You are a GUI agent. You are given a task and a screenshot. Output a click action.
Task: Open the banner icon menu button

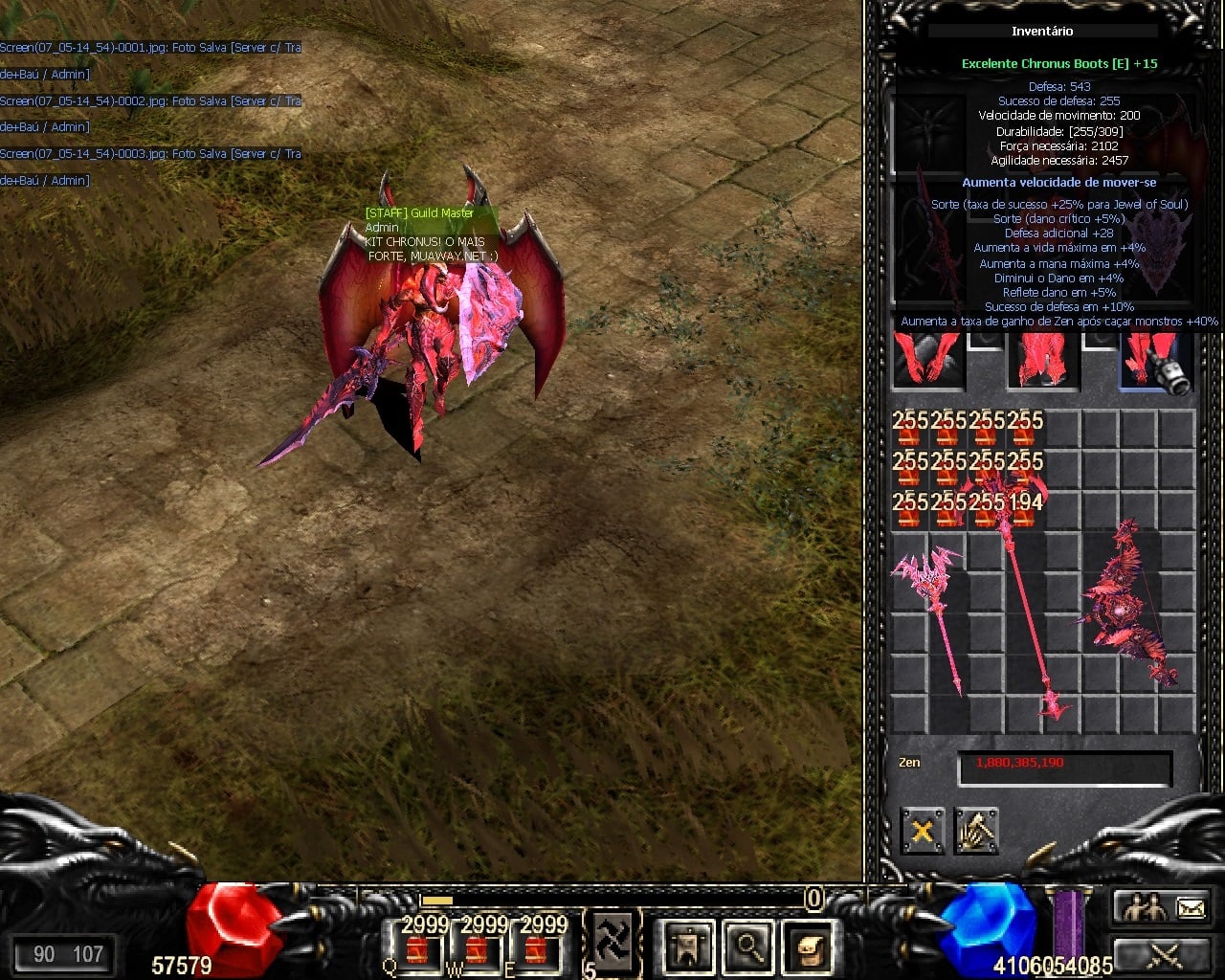(x=688, y=947)
